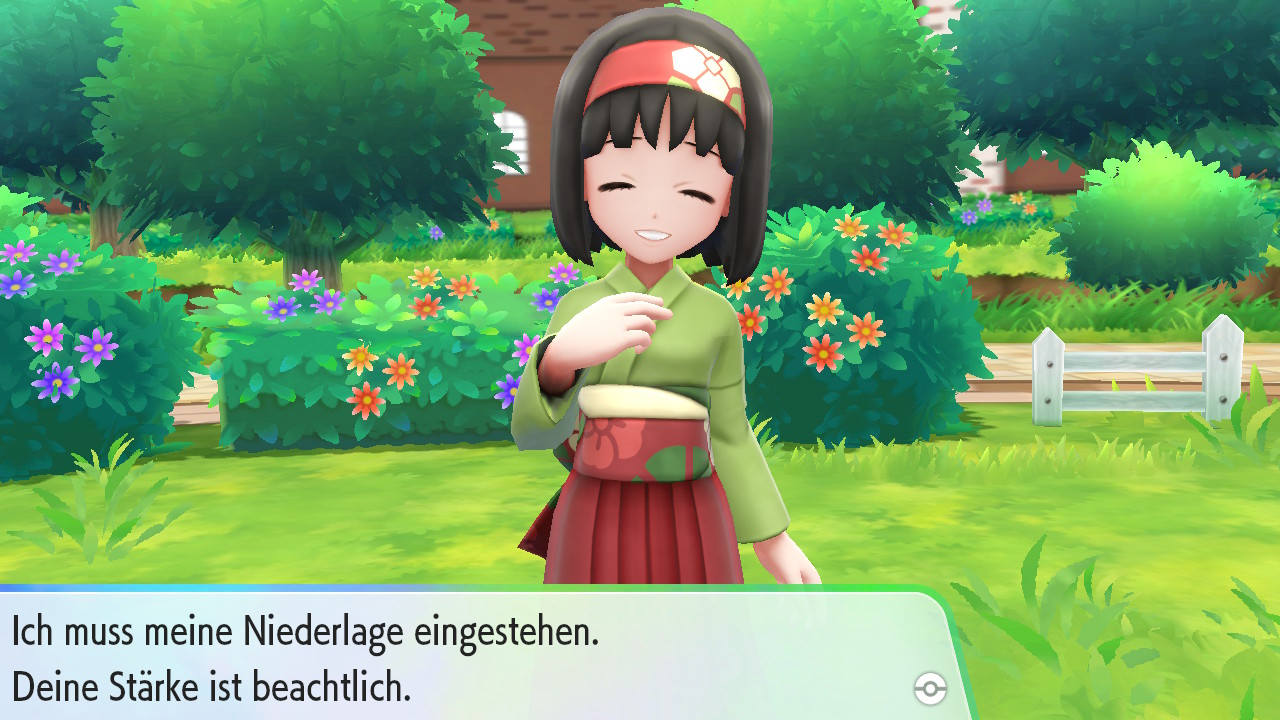Viewport: 1280px width, 720px height.
Task: Select the white wooden fence
Action: coord(1130,370)
